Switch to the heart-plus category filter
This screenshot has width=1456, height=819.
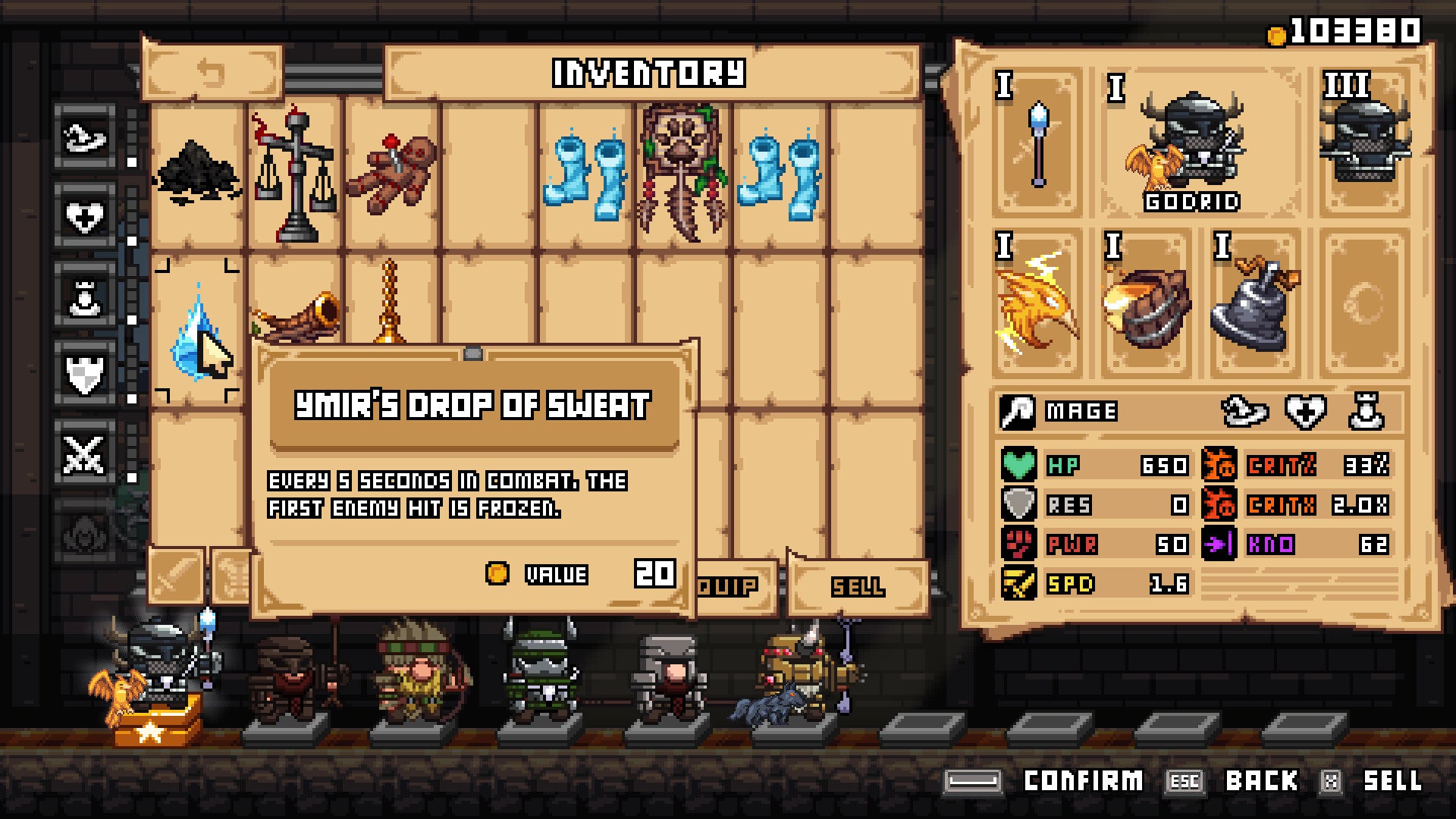85,217
